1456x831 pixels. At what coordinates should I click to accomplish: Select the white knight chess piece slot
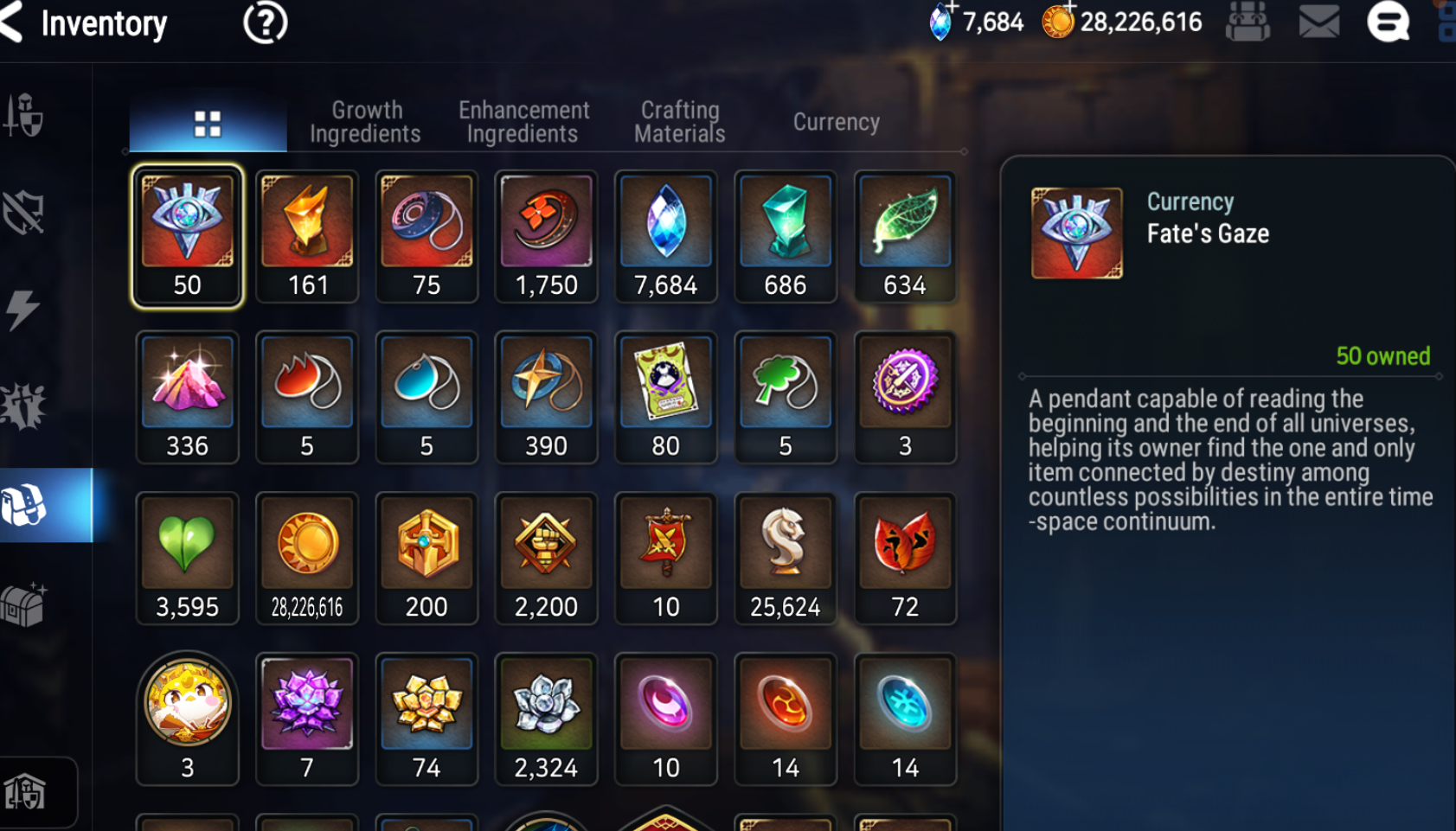[x=785, y=558]
